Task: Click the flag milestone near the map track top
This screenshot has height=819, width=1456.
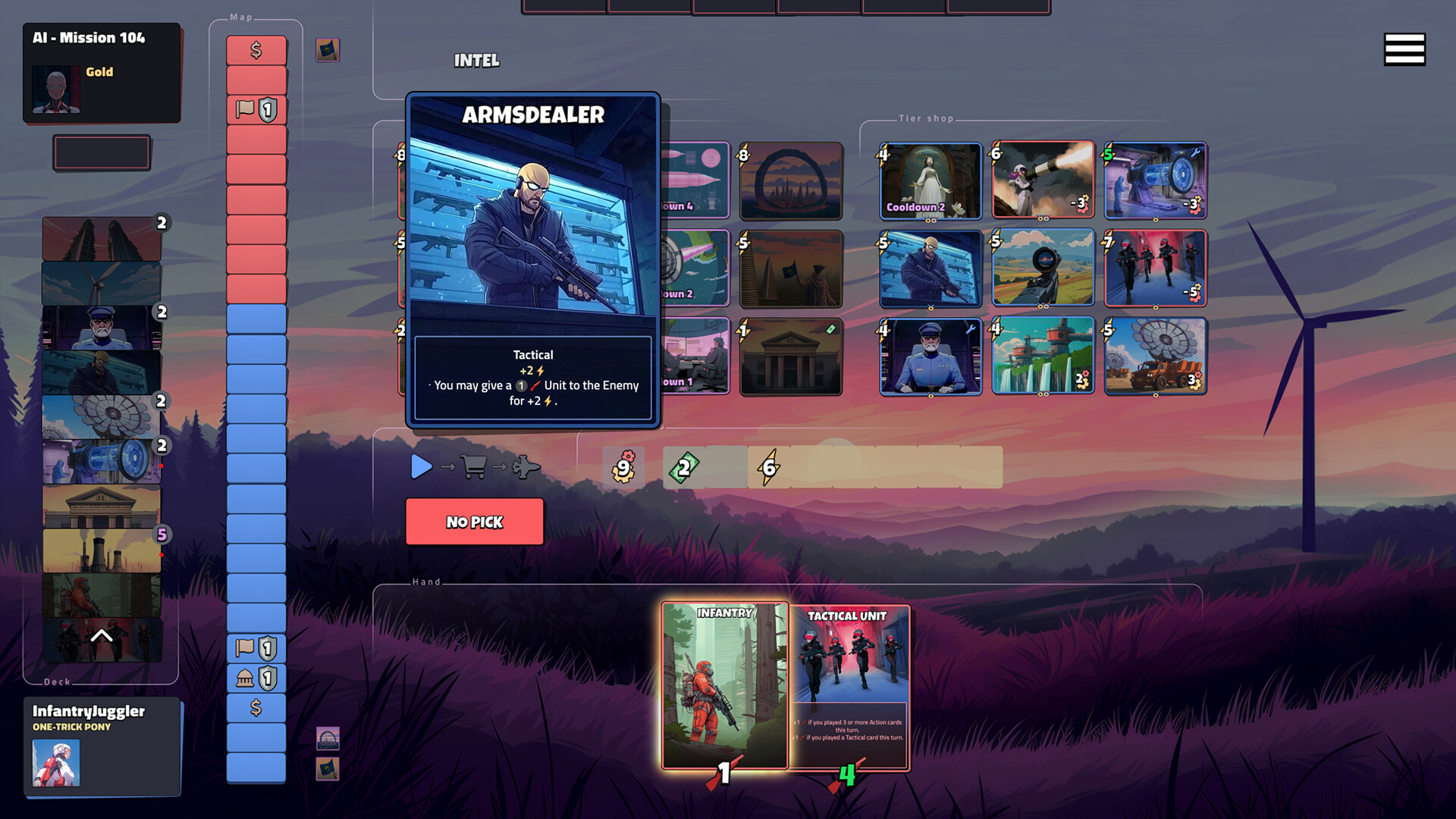Action: (x=256, y=109)
